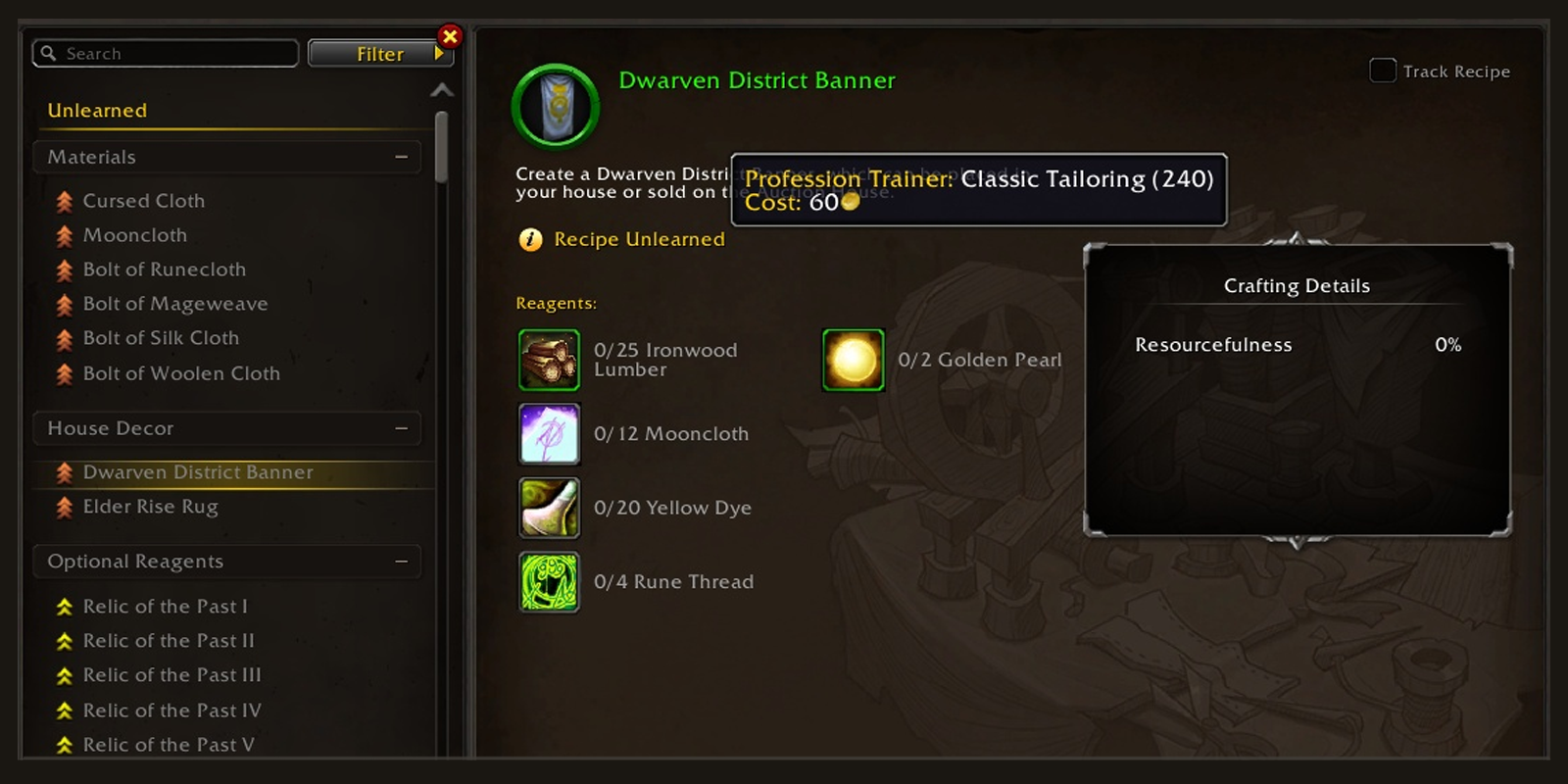Open the Filter dropdown
Screen dimensions: 1568x784
click(x=380, y=53)
